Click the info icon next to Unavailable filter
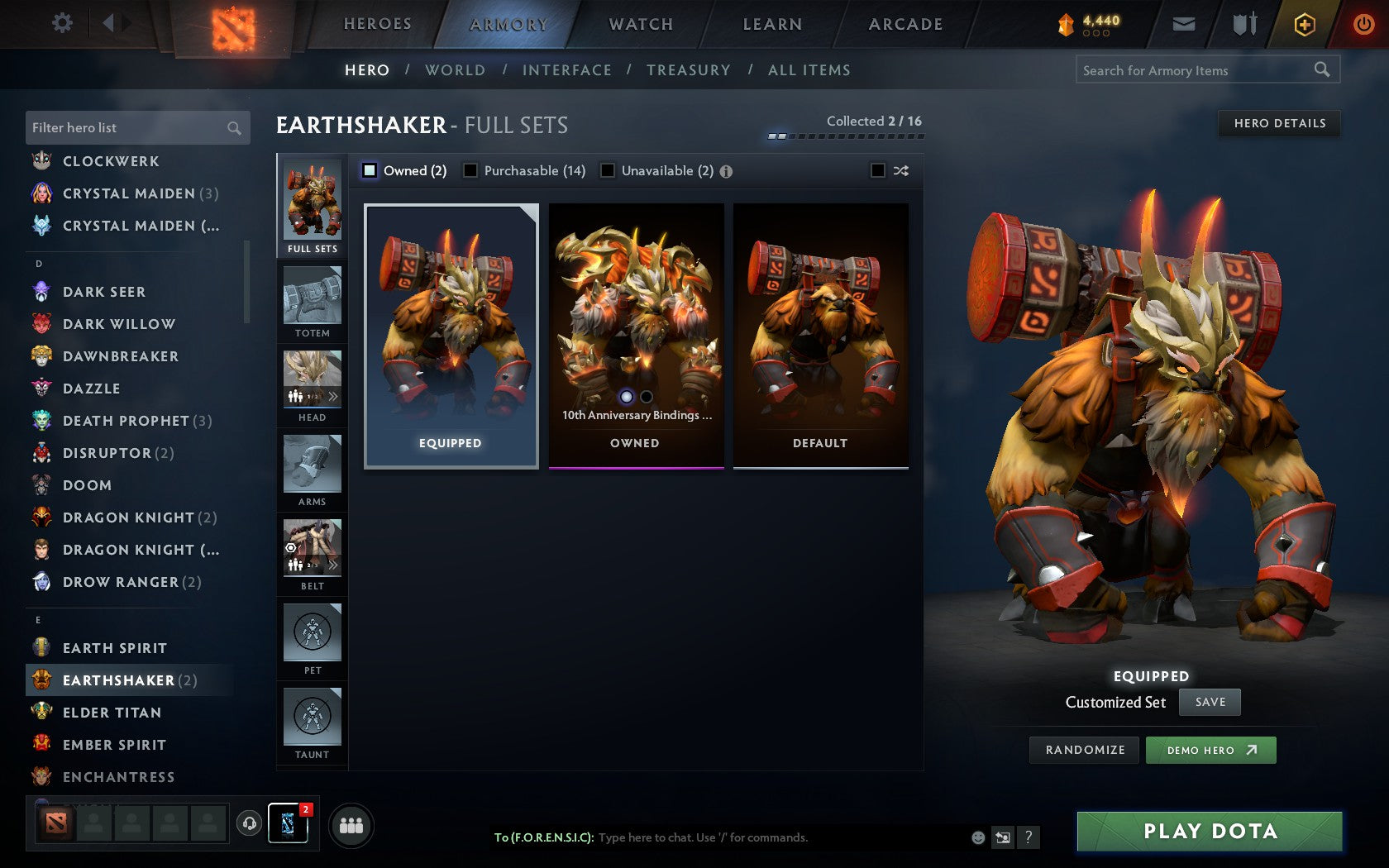 click(x=725, y=170)
